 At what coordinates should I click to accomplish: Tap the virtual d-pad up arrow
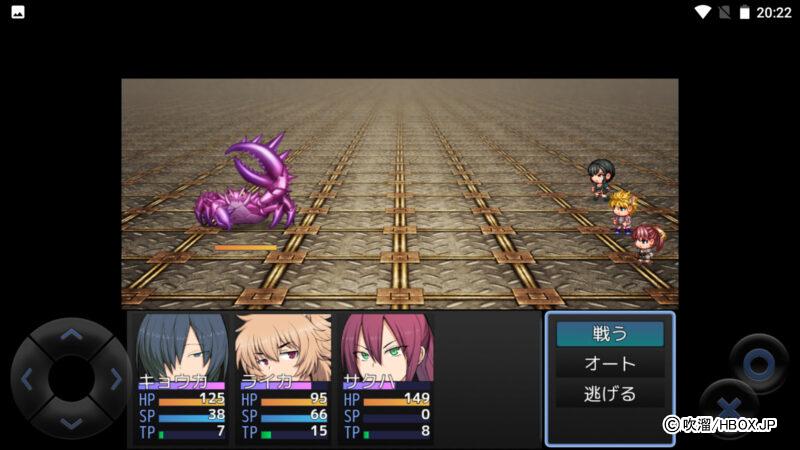(x=70, y=336)
